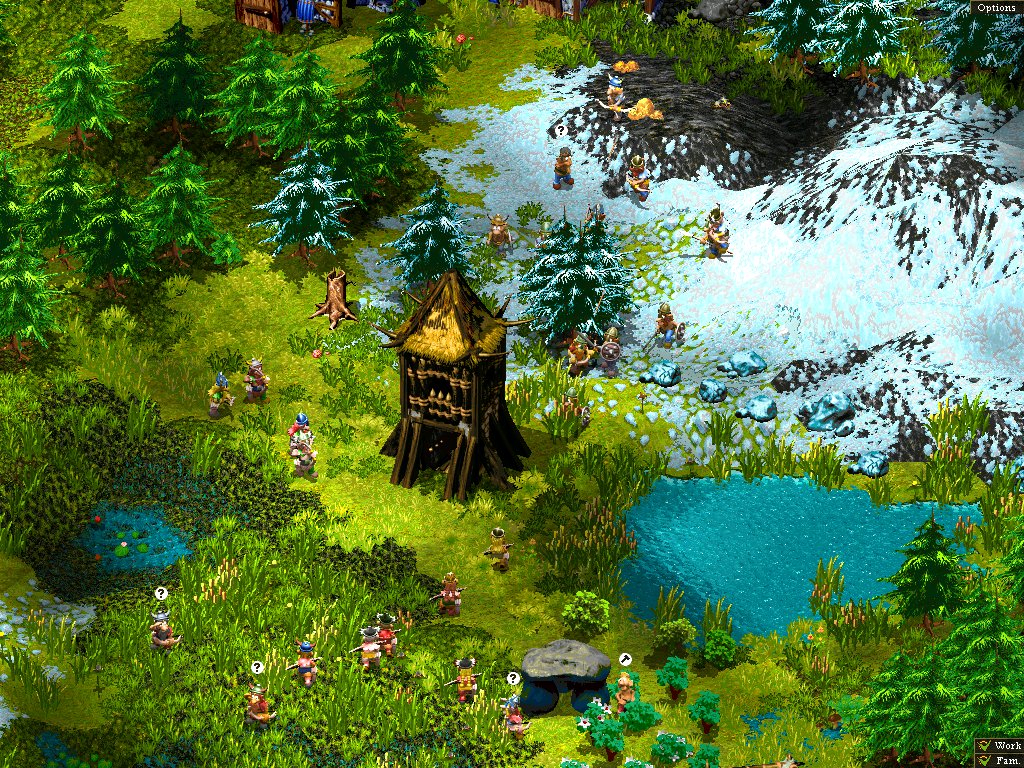Open the Options menu
The height and width of the screenshot is (768, 1024).
tap(996, 7)
